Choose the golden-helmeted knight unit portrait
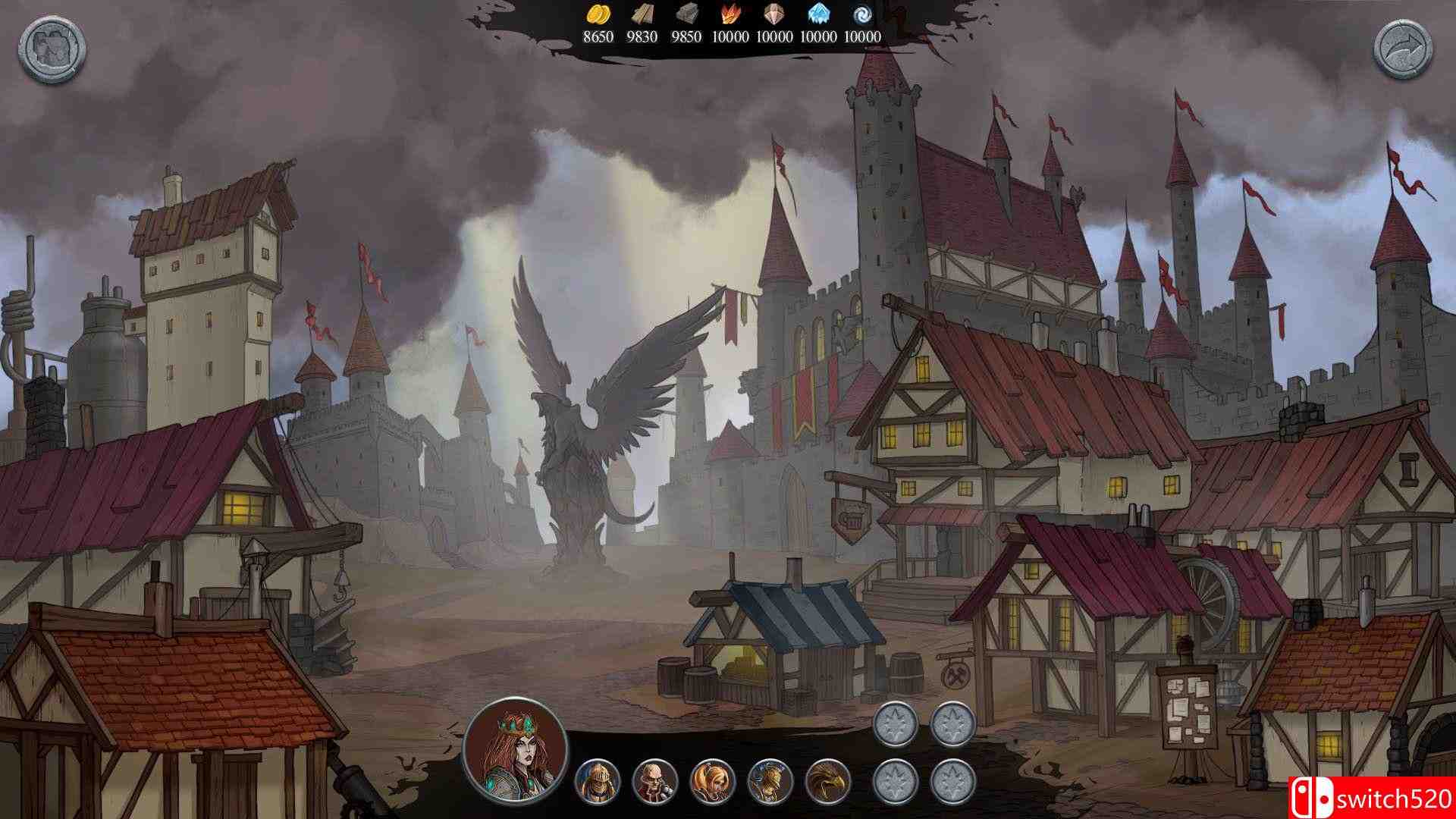Image resolution: width=1456 pixels, height=819 pixels. [x=598, y=782]
